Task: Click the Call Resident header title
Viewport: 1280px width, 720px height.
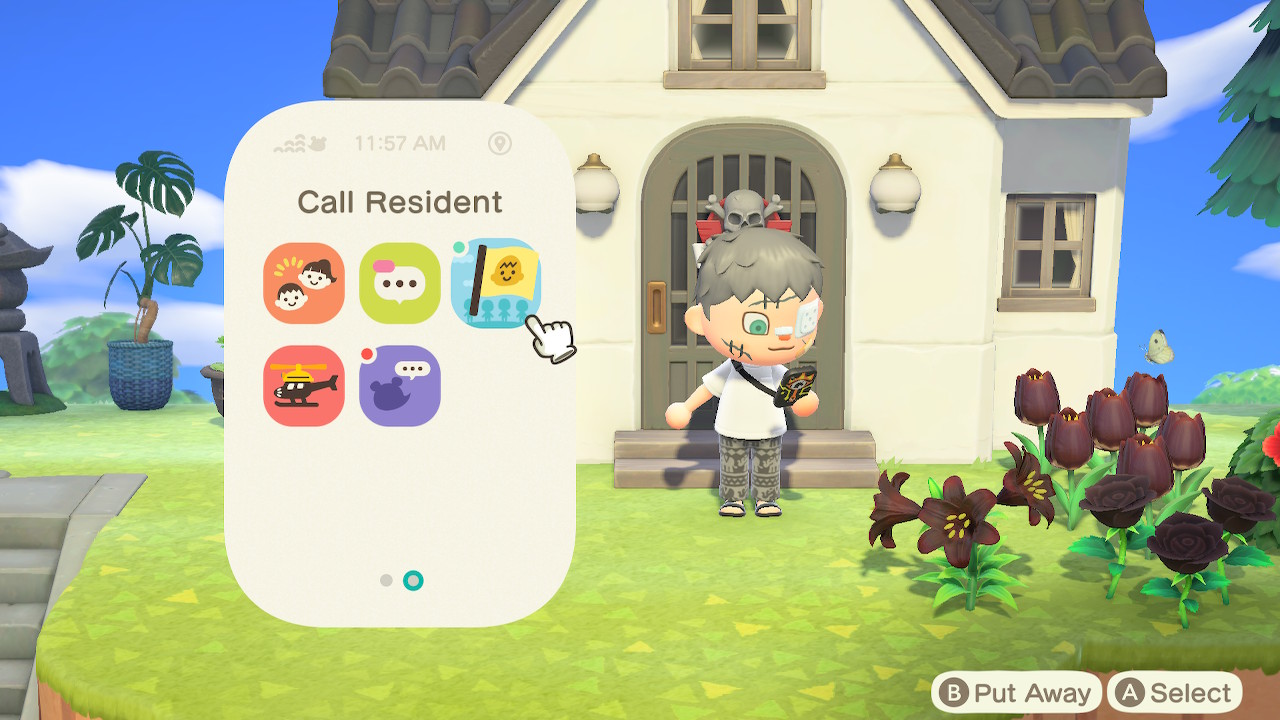Action: point(400,202)
